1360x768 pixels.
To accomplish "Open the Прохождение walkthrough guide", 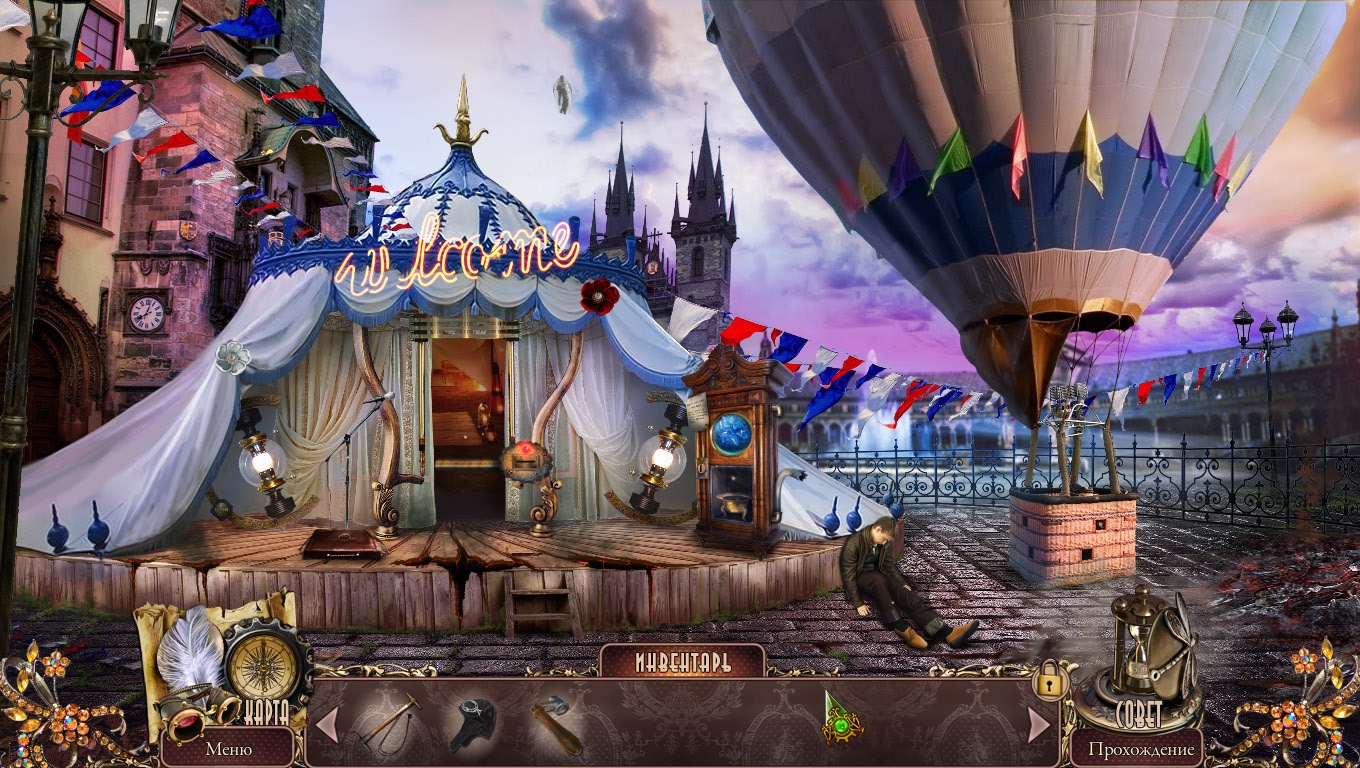I will click(1141, 748).
